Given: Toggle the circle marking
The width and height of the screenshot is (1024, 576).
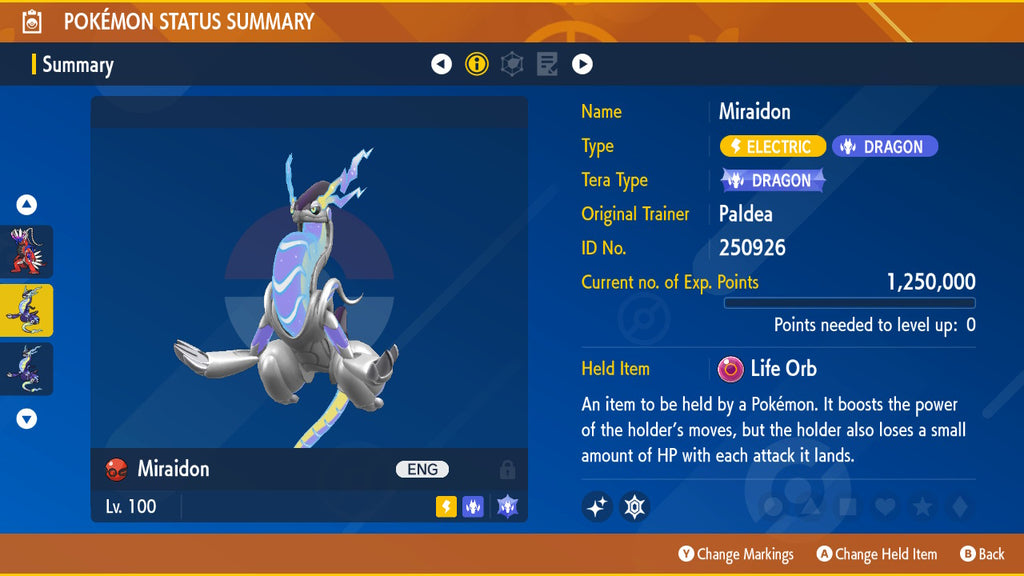Looking at the screenshot, I should click(x=772, y=507).
